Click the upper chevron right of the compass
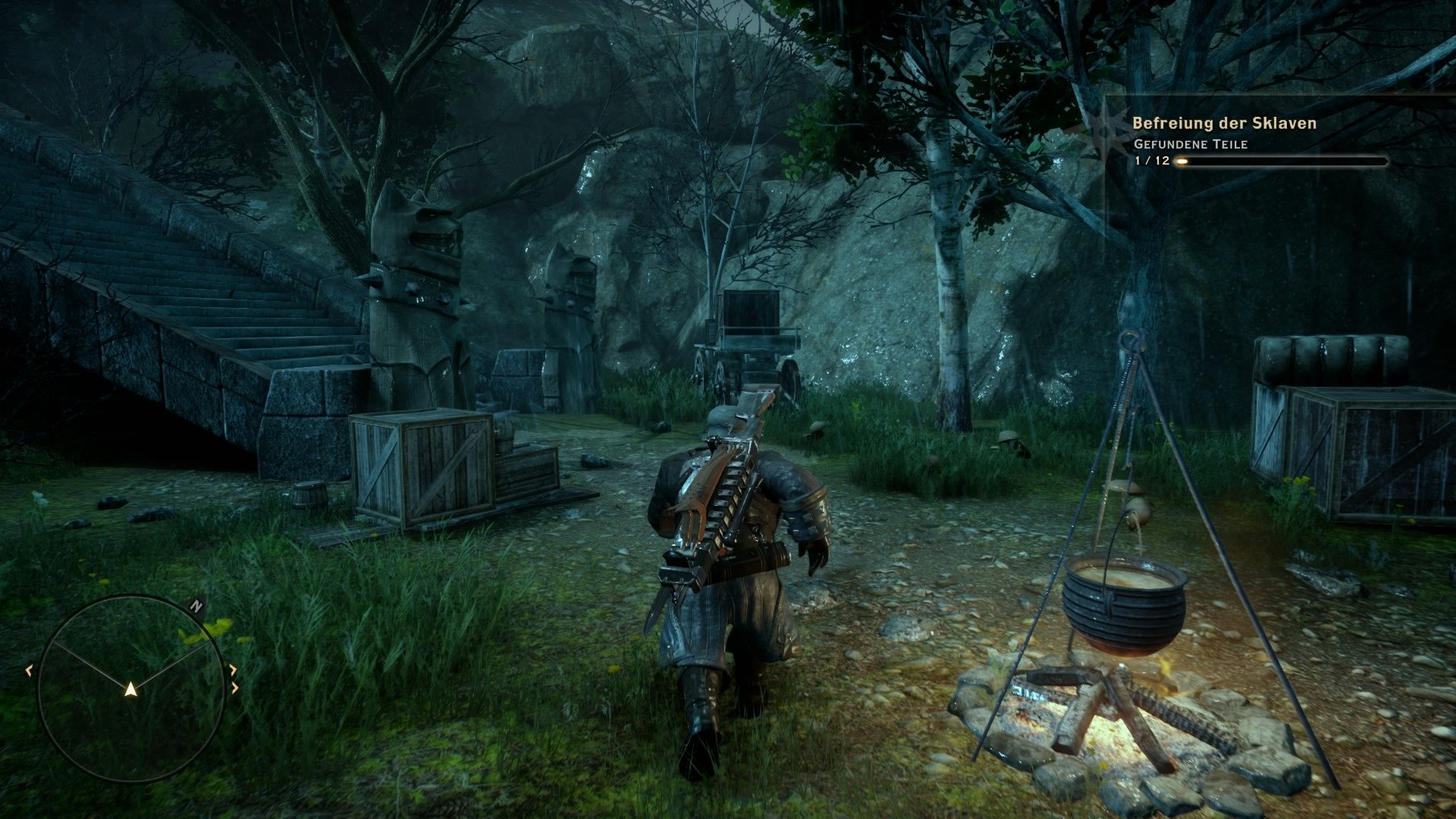 click(x=234, y=670)
